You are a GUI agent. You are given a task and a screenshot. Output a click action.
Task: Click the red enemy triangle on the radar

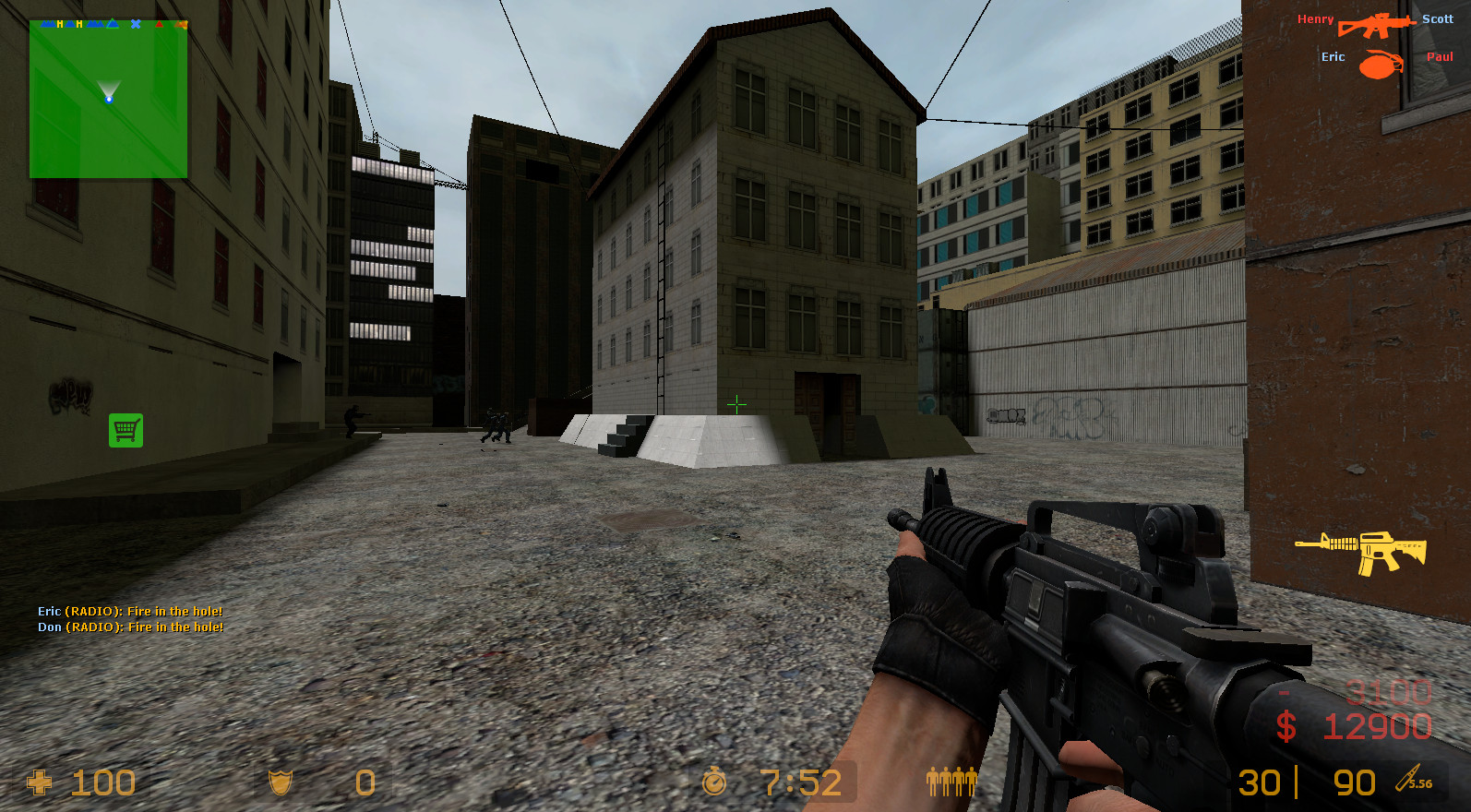[159, 24]
